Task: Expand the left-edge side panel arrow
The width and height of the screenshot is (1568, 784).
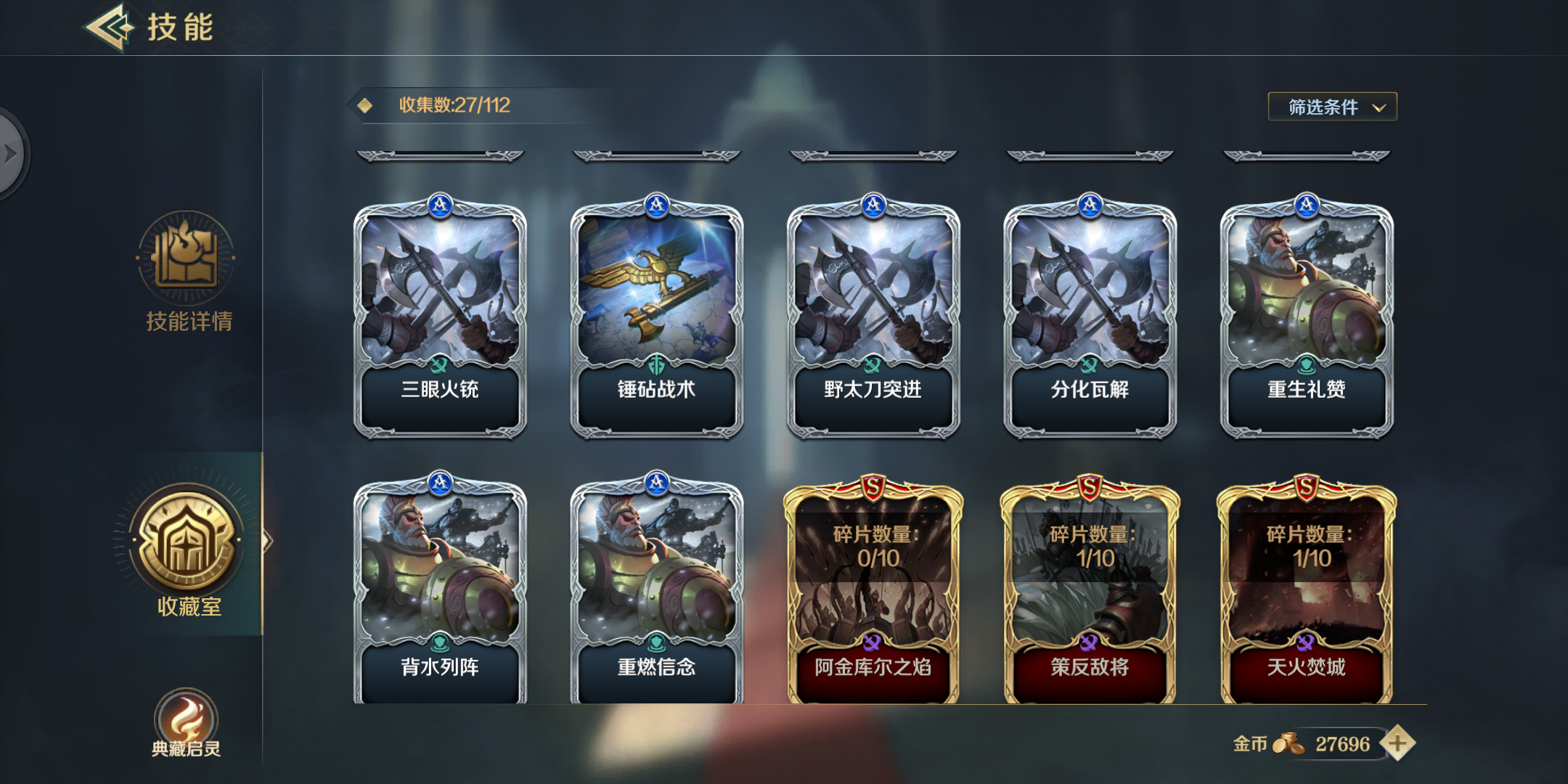Action: pos(10,152)
